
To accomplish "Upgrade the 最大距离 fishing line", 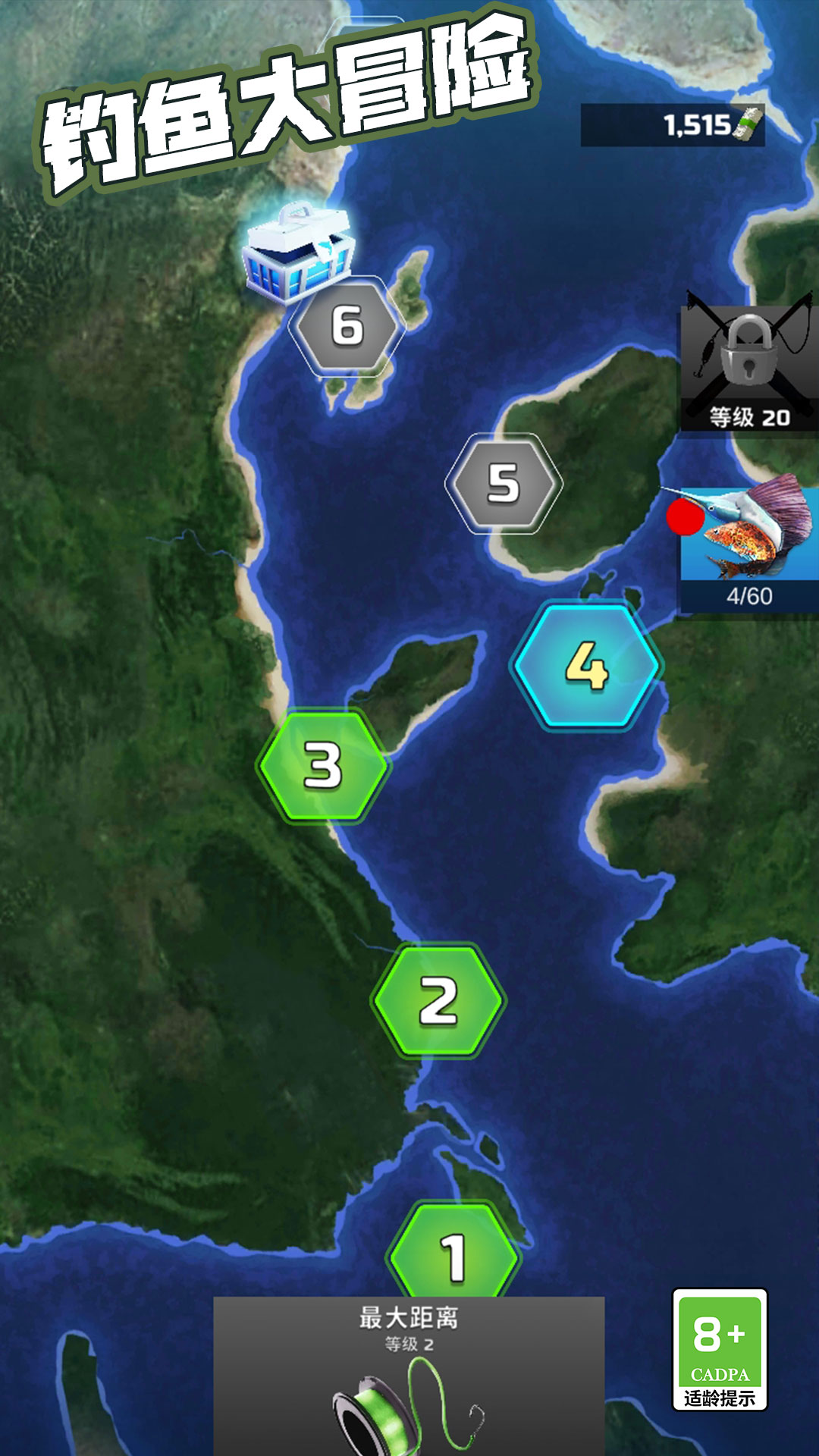I will (409, 1376).
